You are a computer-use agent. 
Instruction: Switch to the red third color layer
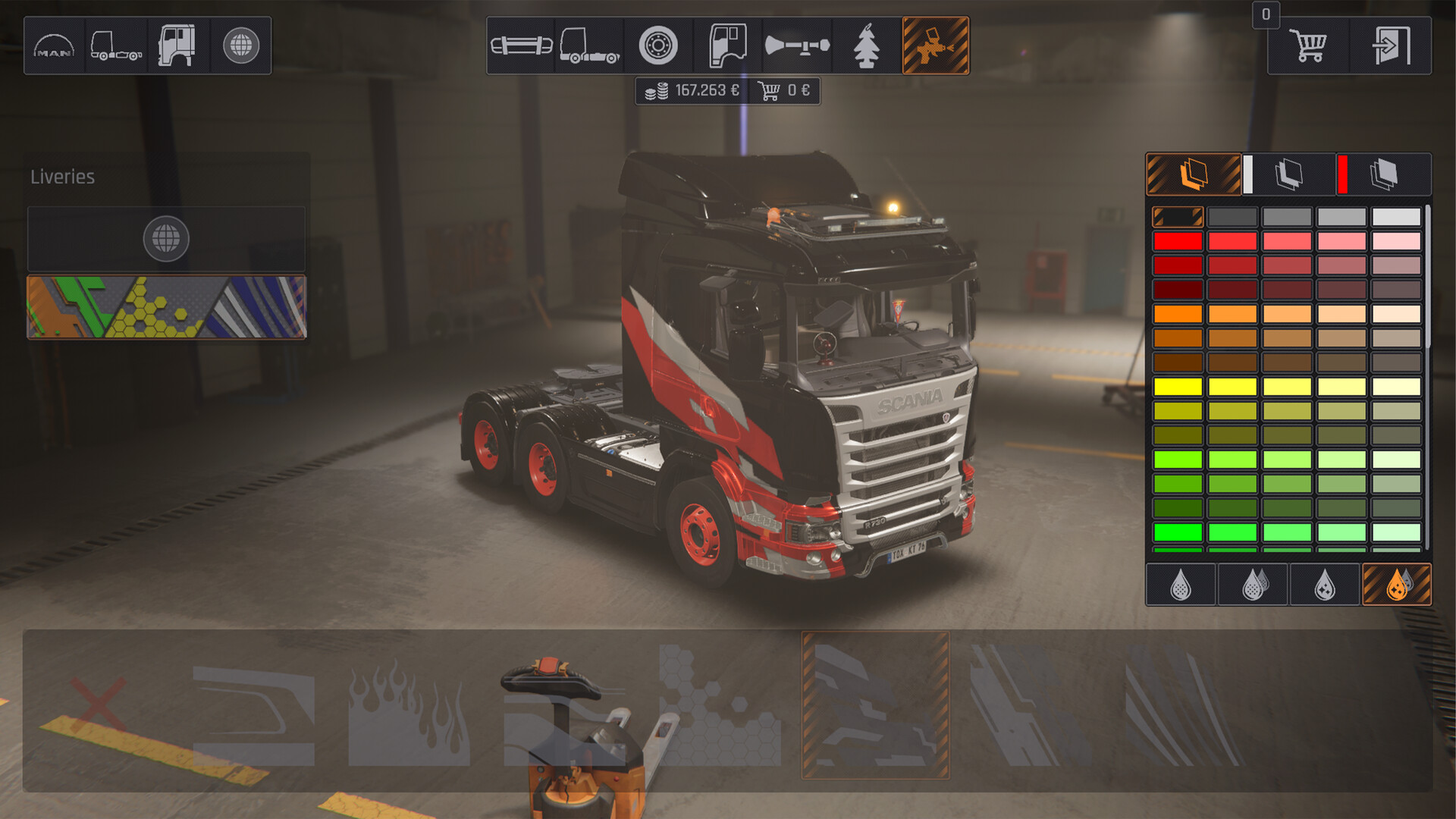point(1383,174)
